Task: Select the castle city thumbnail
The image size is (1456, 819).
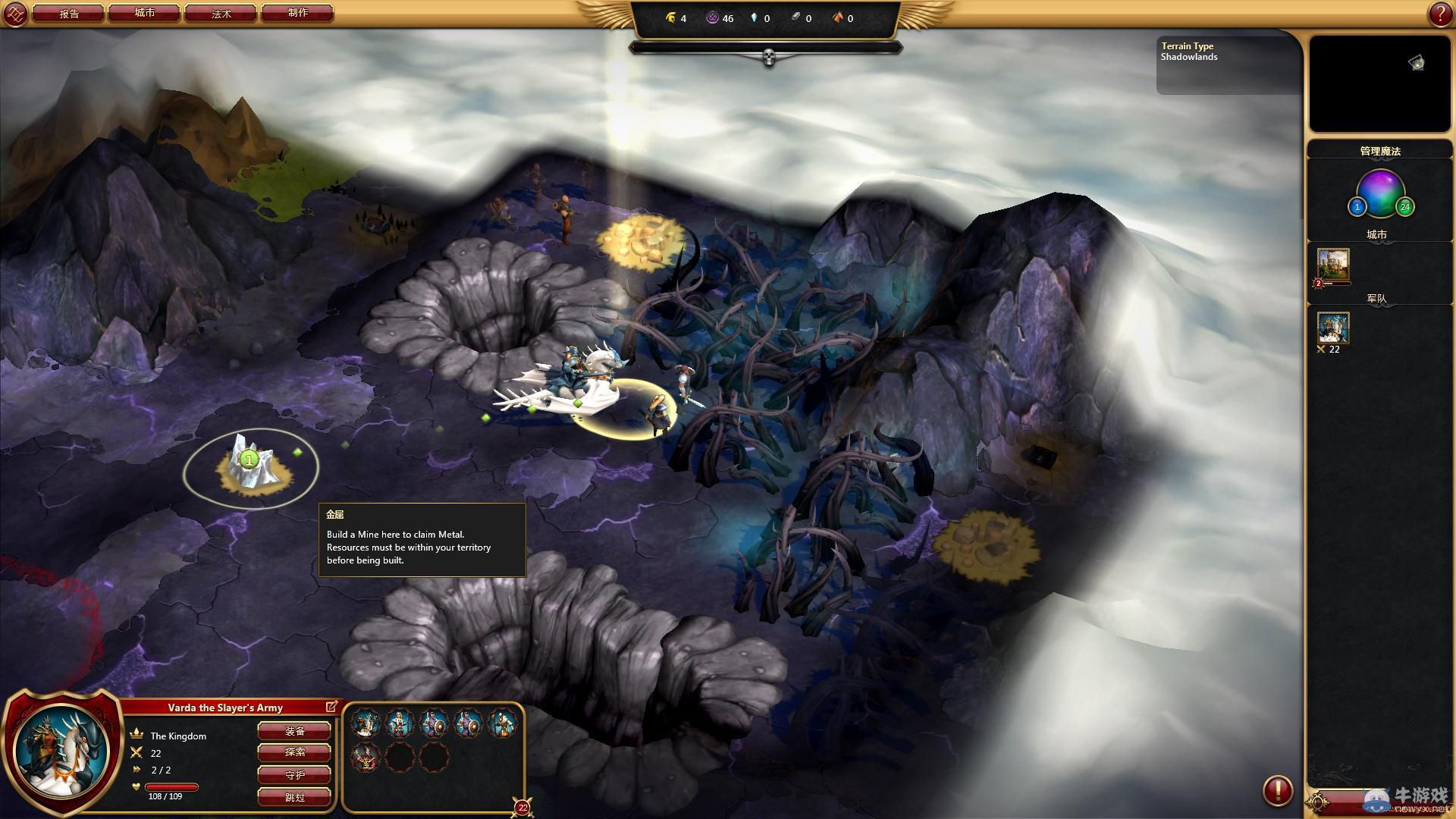Action: (x=1333, y=265)
